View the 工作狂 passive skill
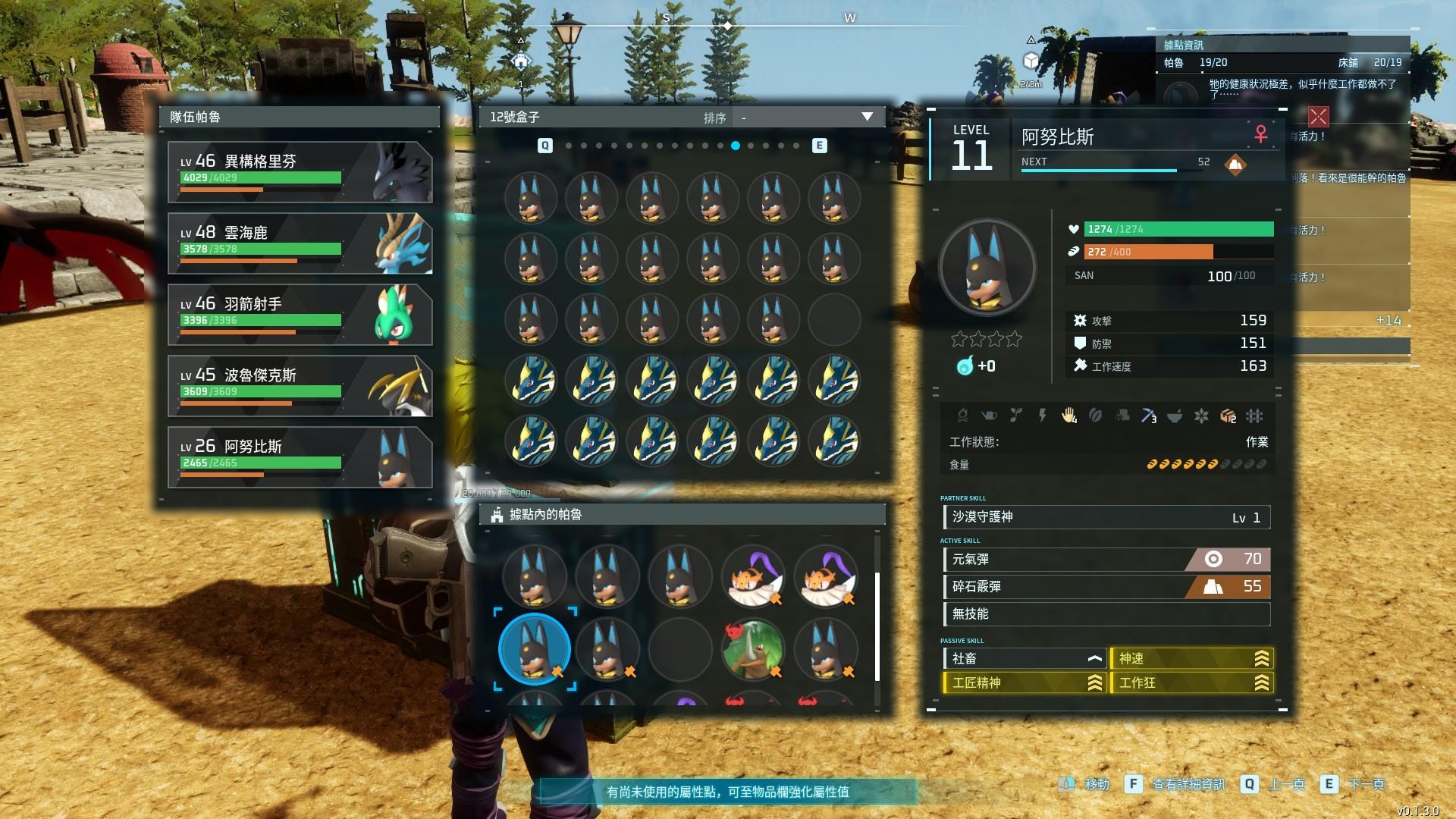 [x=1191, y=683]
